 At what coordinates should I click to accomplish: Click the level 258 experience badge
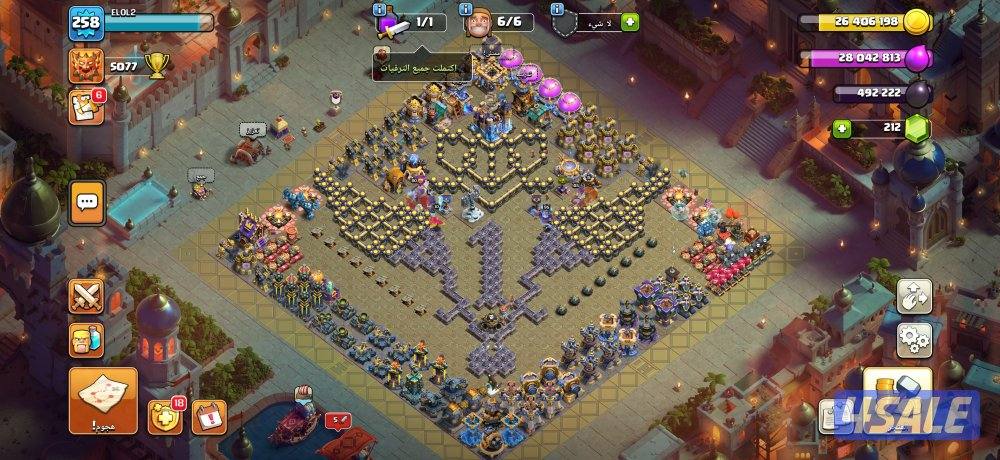(85, 26)
